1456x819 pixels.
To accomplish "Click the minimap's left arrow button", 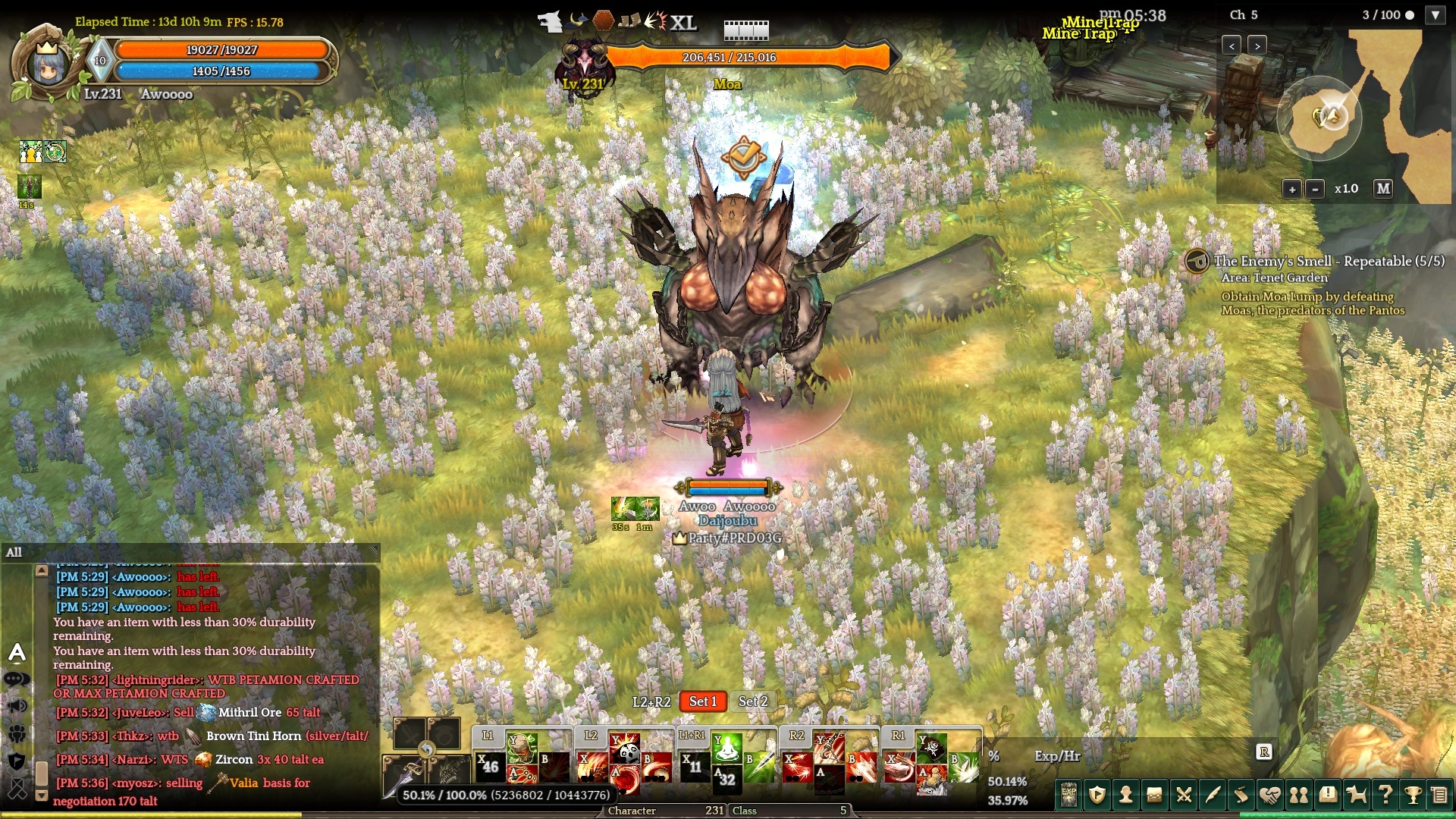I will click(x=1232, y=45).
